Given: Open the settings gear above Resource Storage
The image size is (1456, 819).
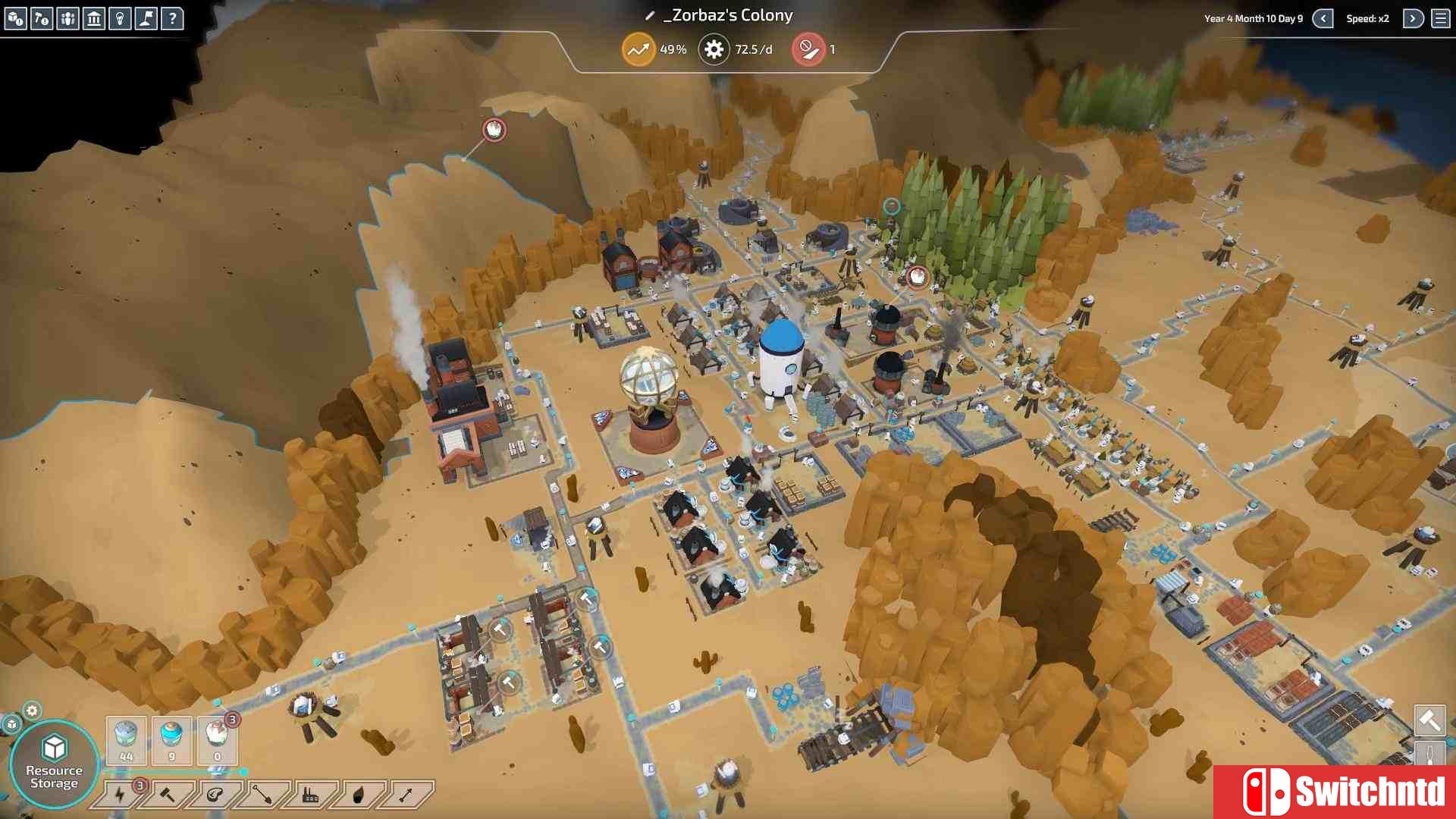Looking at the screenshot, I should click(x=31, y=711).
